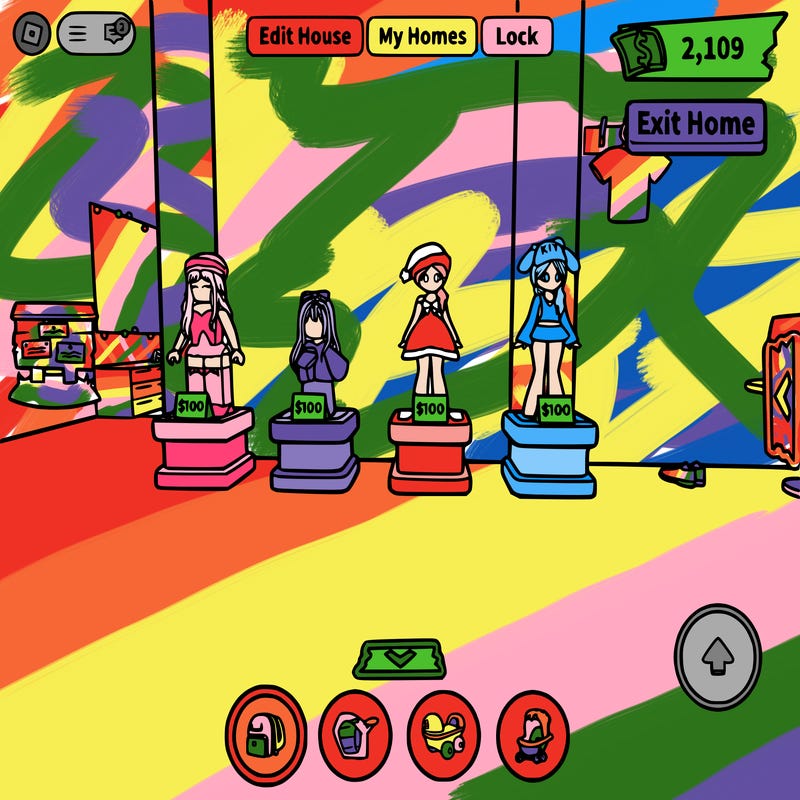Open the My Homes list
Viewport: 800px width, 800px height.
[x=422, y=37]
